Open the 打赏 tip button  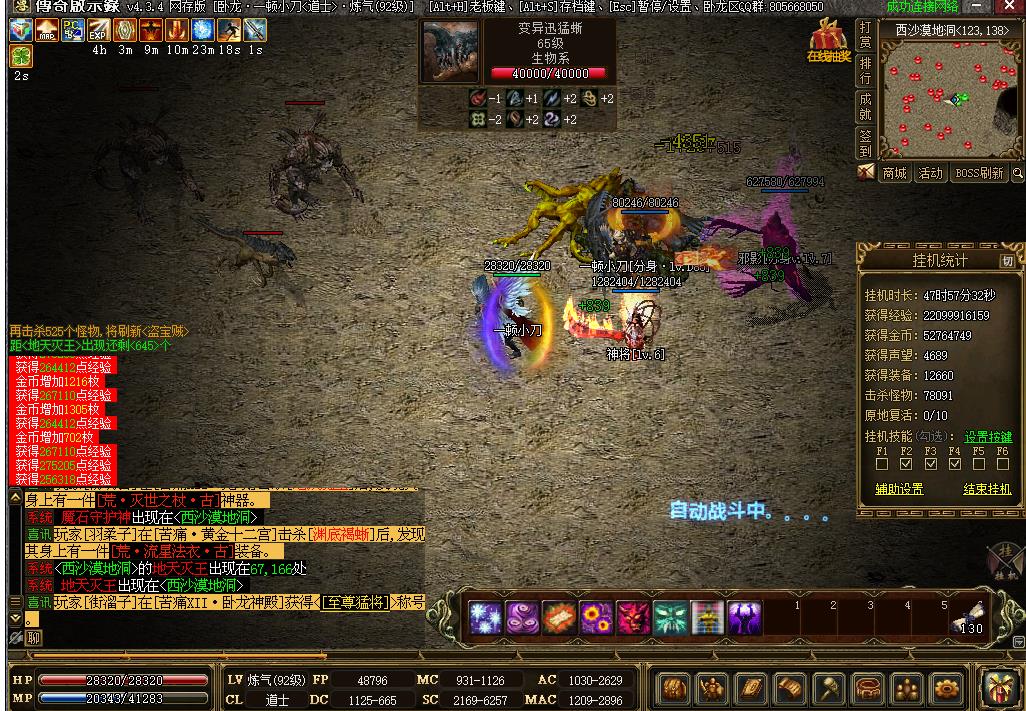865,37
